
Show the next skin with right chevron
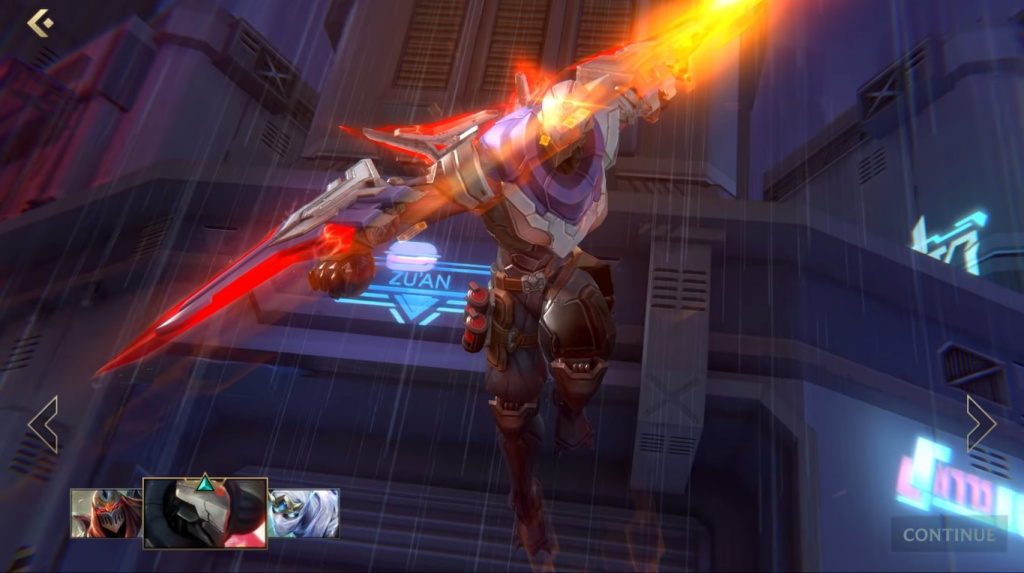[980, 424]
